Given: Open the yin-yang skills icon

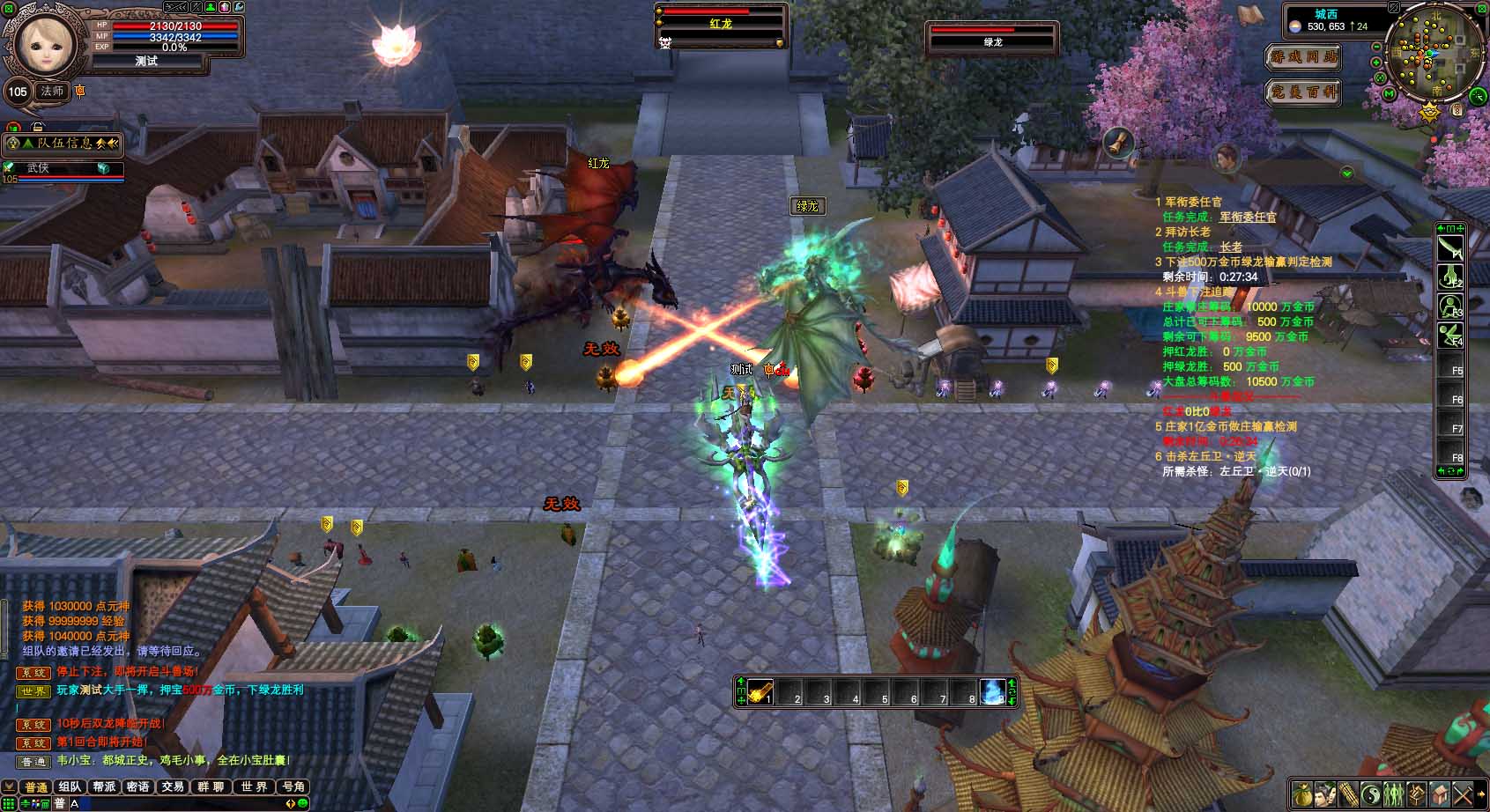Looking at the screenshot, I should 1370,794.
